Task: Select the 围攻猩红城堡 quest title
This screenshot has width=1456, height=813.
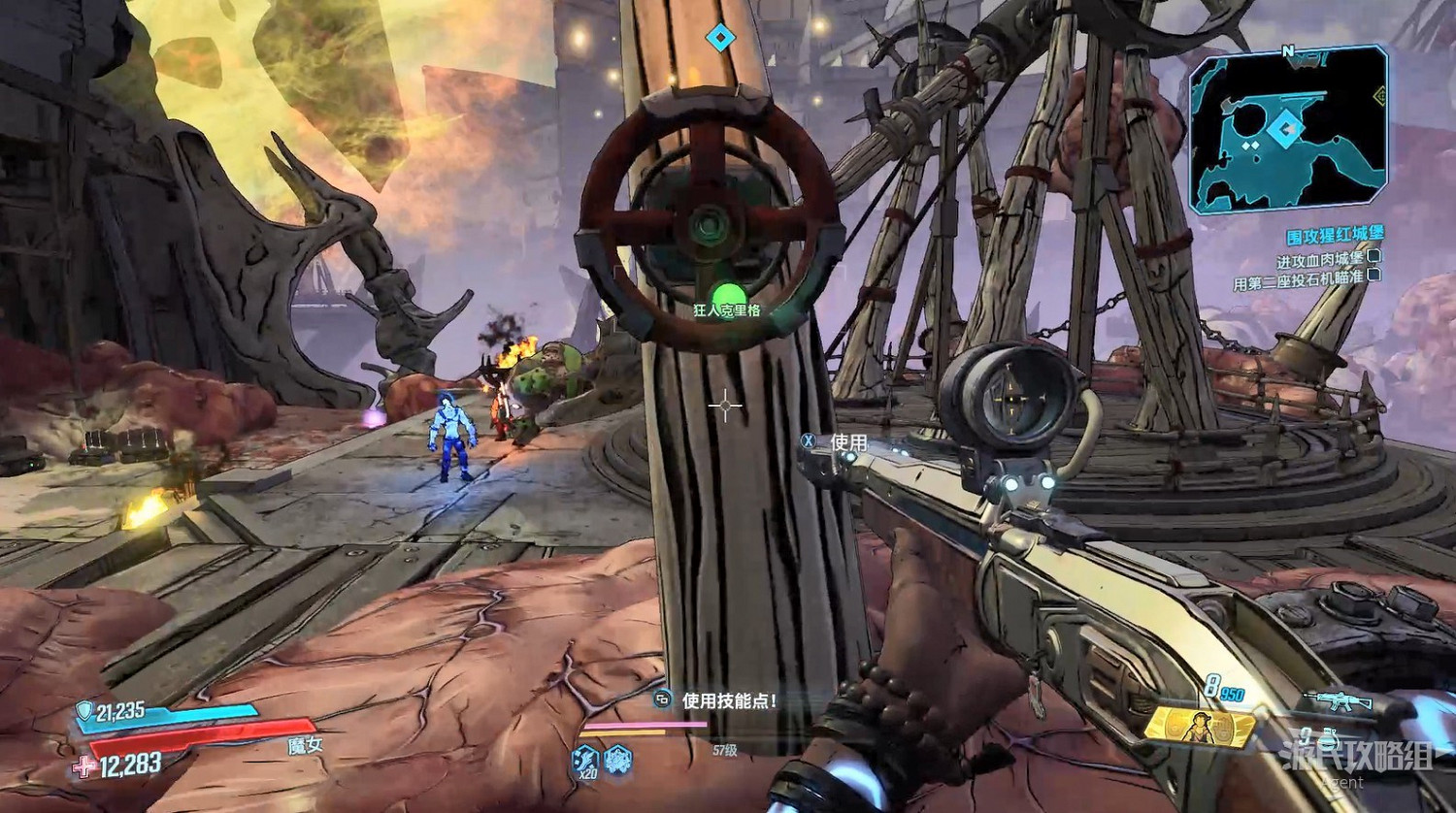Action: point(1335,235)
